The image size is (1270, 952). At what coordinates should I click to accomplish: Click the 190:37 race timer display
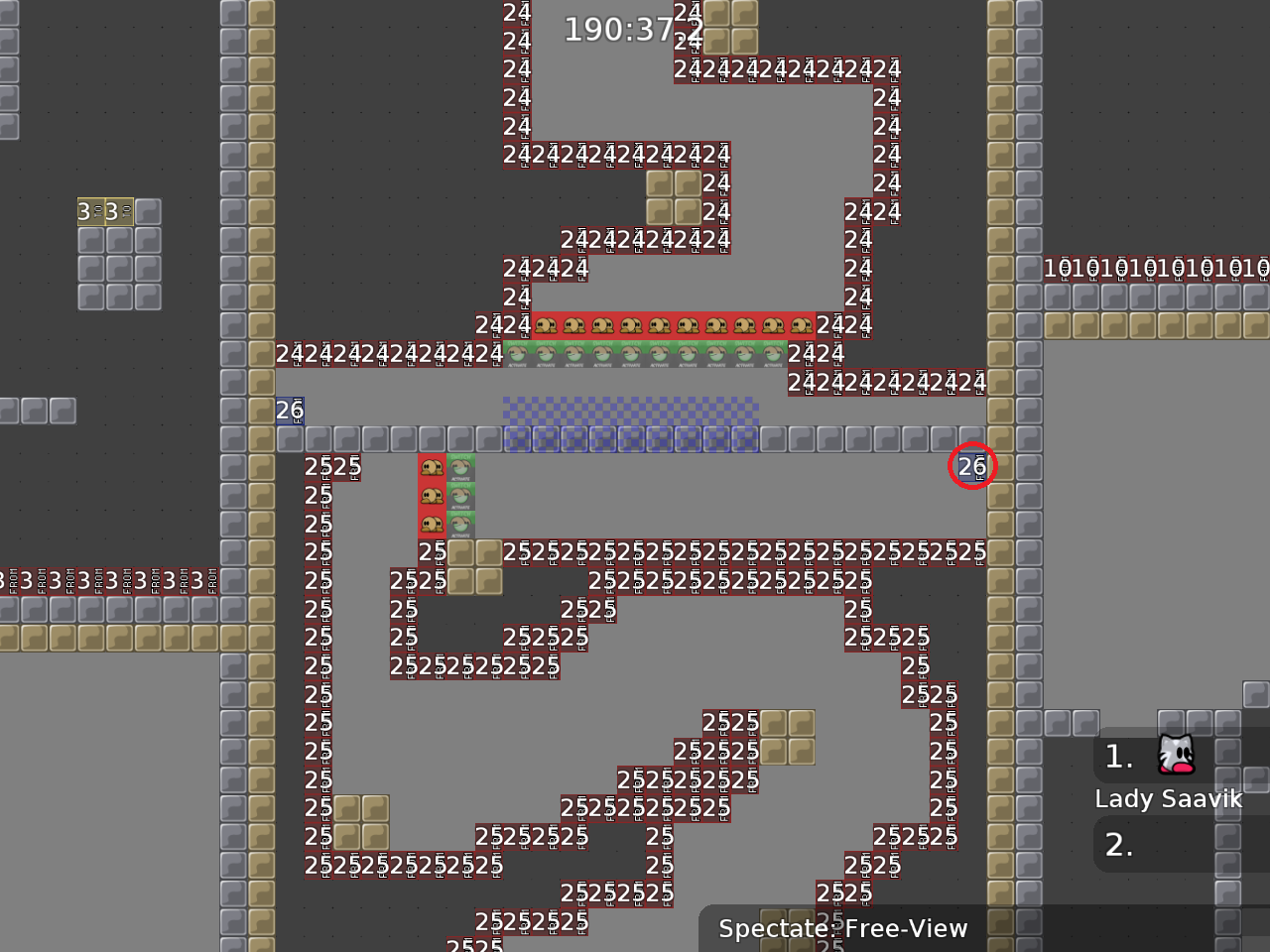point(625,29)
